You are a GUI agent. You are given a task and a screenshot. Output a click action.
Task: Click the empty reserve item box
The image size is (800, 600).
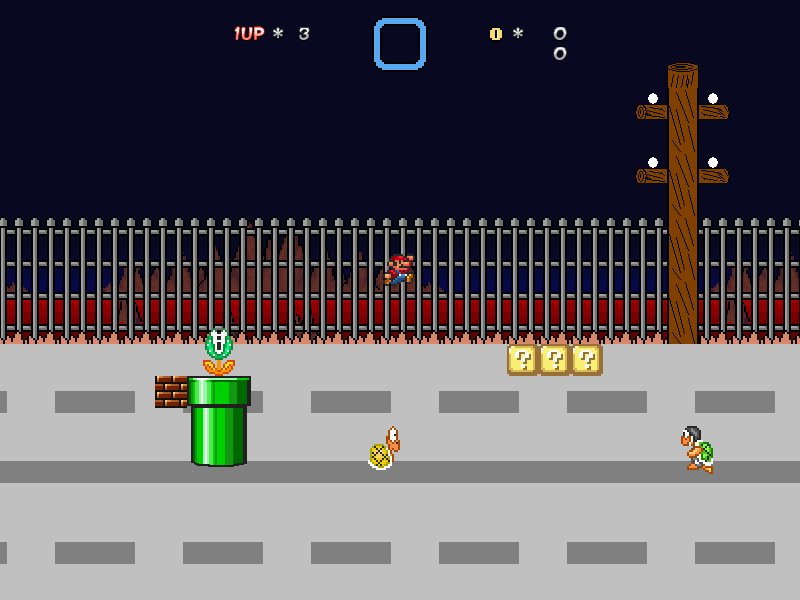pos(400,44)
